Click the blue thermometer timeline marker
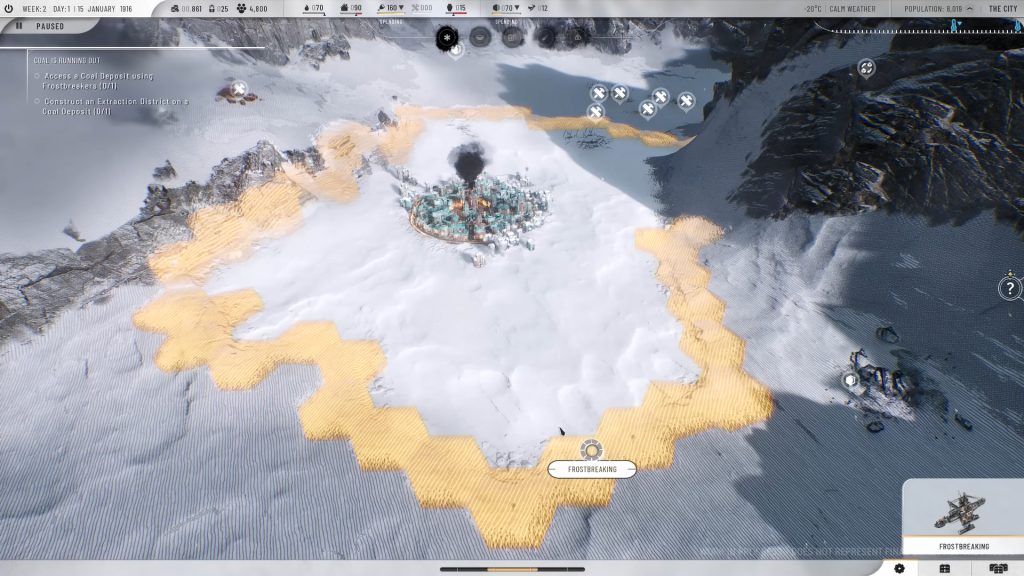This screenshot has height=576, width=1024. coord(955,25)
